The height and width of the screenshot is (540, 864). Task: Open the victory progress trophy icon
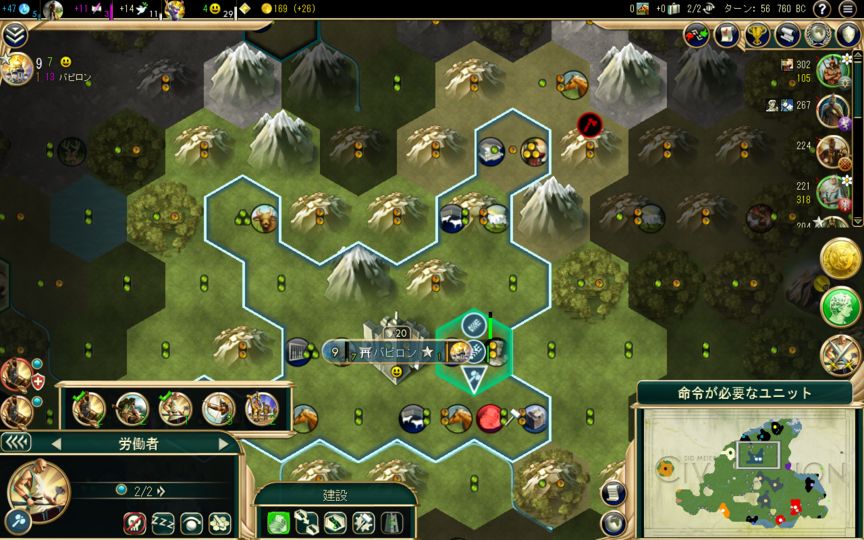(759, 35)
